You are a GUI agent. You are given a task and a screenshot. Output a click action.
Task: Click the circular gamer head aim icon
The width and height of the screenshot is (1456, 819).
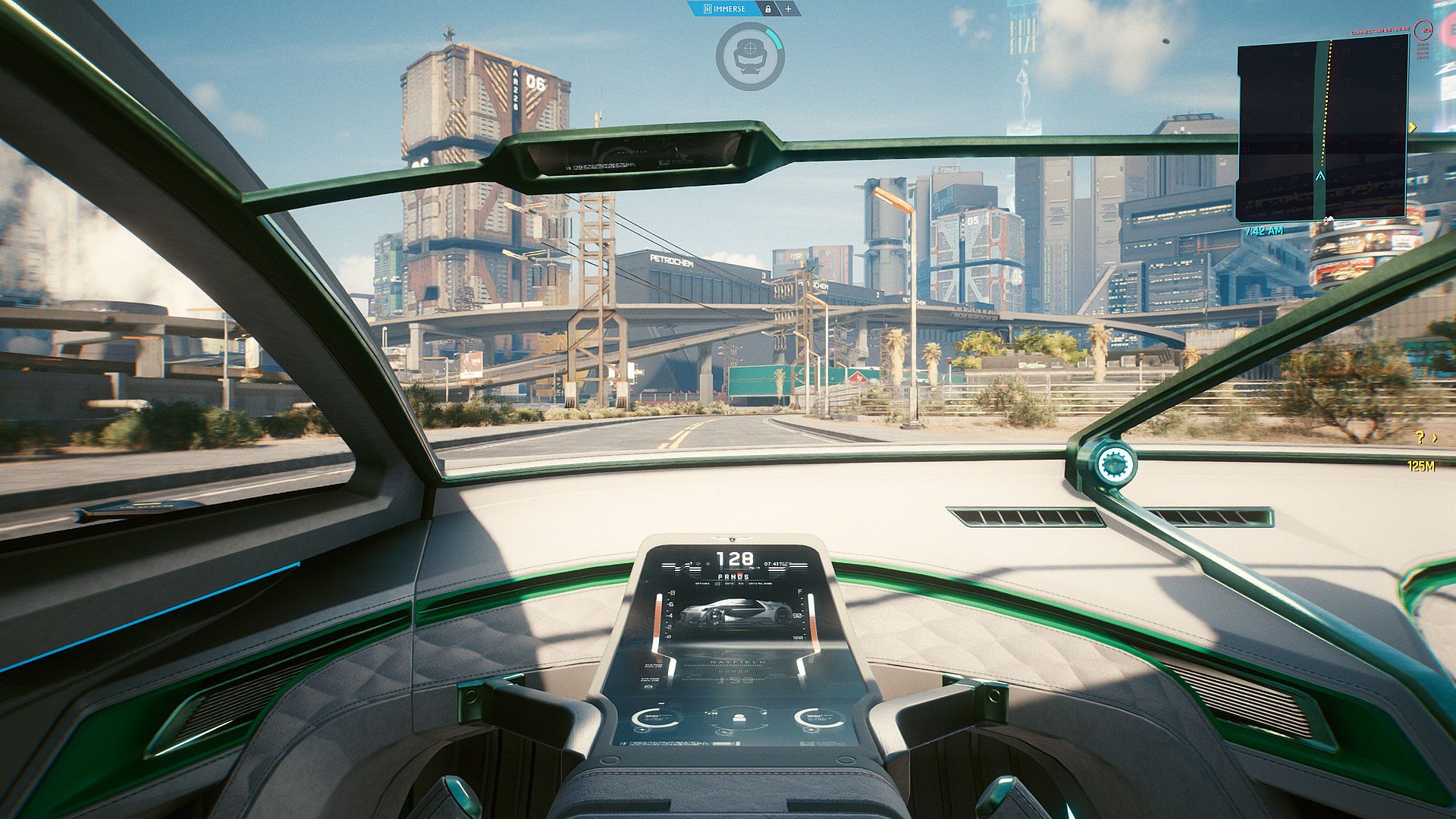tap(749, 56)
